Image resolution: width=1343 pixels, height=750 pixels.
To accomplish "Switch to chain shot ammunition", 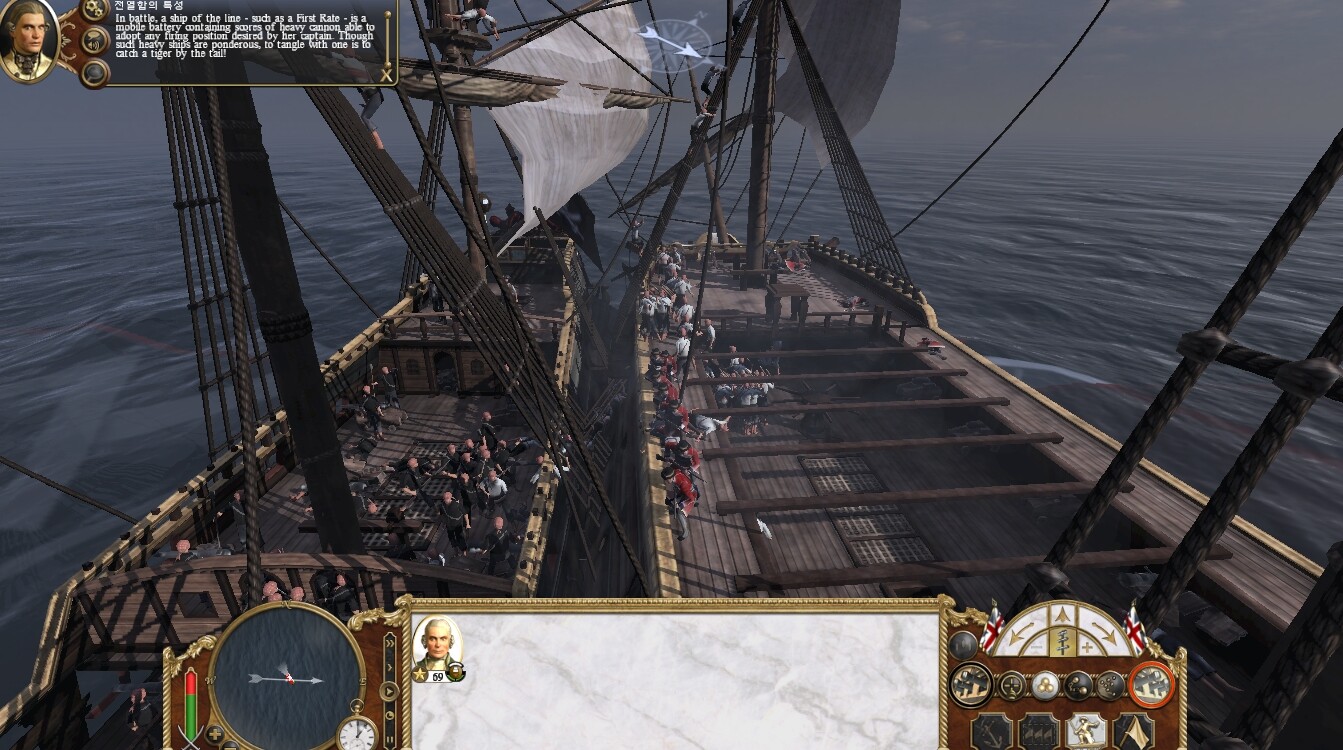I will (1078, 685).
